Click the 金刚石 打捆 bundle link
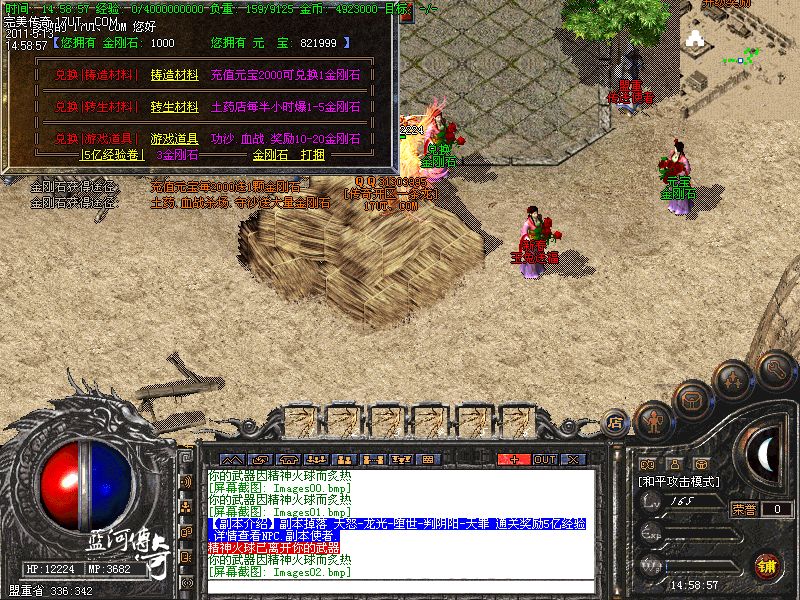This screenshot has width=800, height=600. click(288, 155)
